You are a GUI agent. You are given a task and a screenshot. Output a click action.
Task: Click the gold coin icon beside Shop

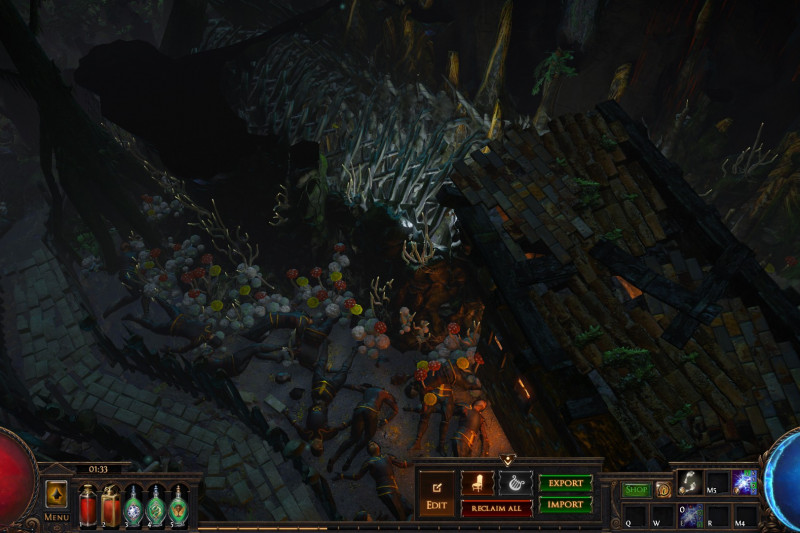pos(662,489)
